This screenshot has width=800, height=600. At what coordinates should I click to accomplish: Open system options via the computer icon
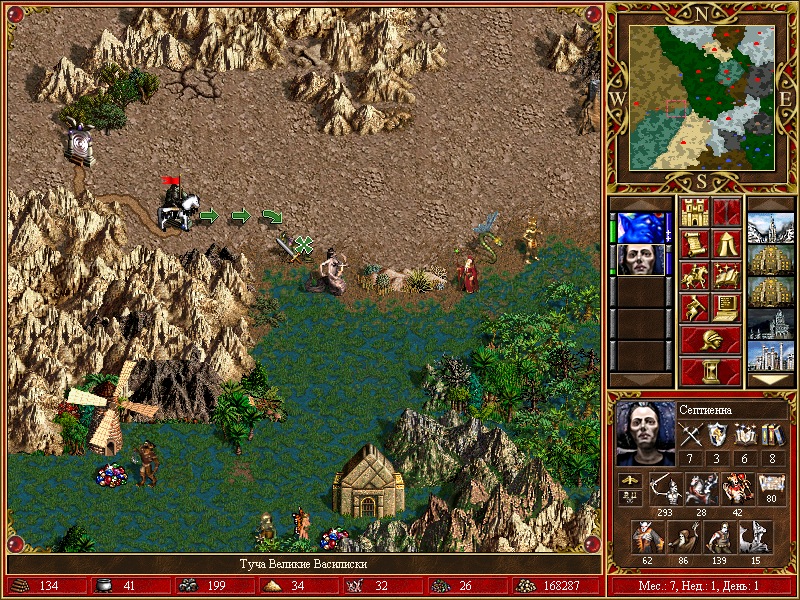[726, 308]
